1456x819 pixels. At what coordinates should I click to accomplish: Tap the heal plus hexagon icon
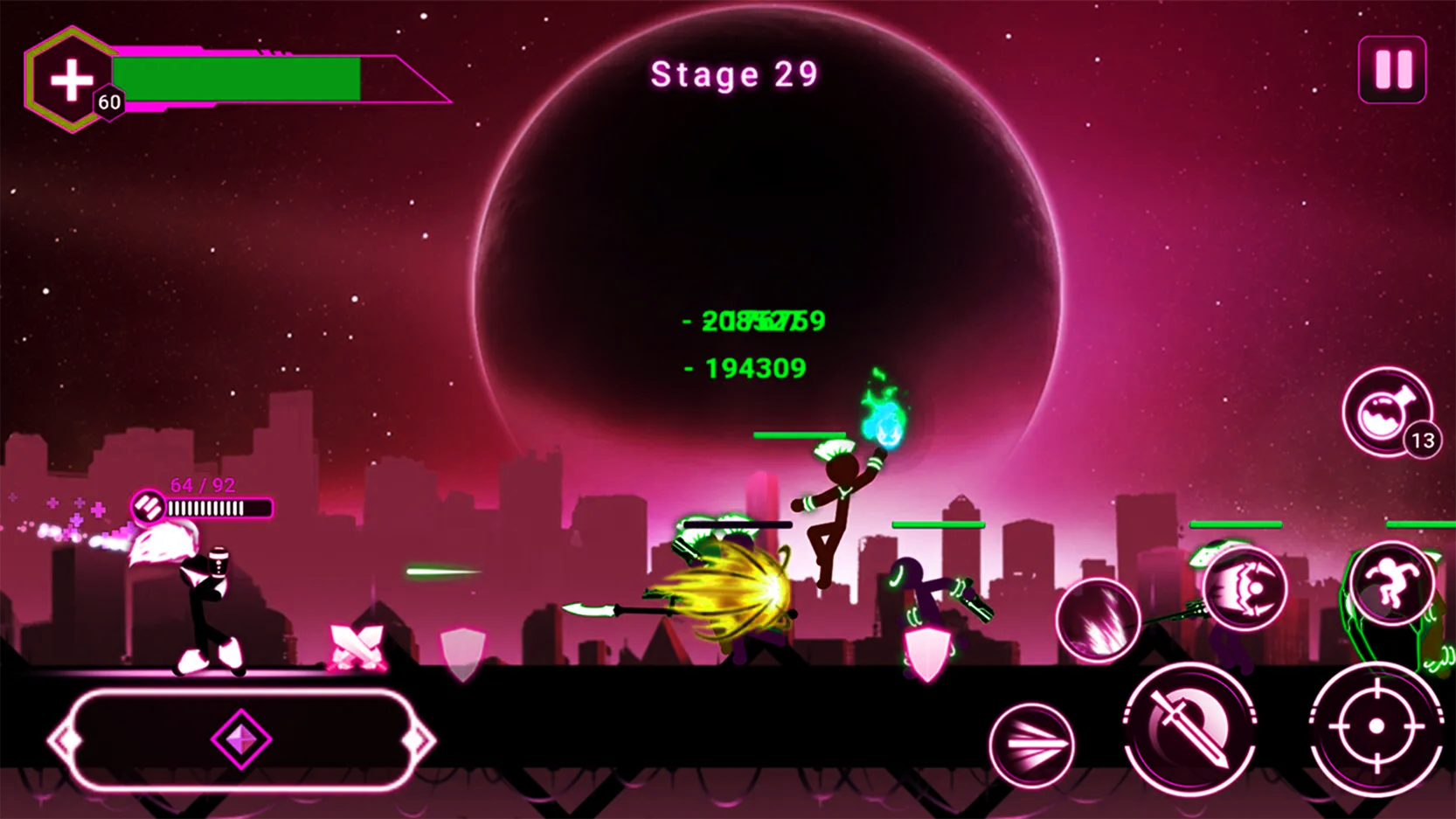pos(71,80)
